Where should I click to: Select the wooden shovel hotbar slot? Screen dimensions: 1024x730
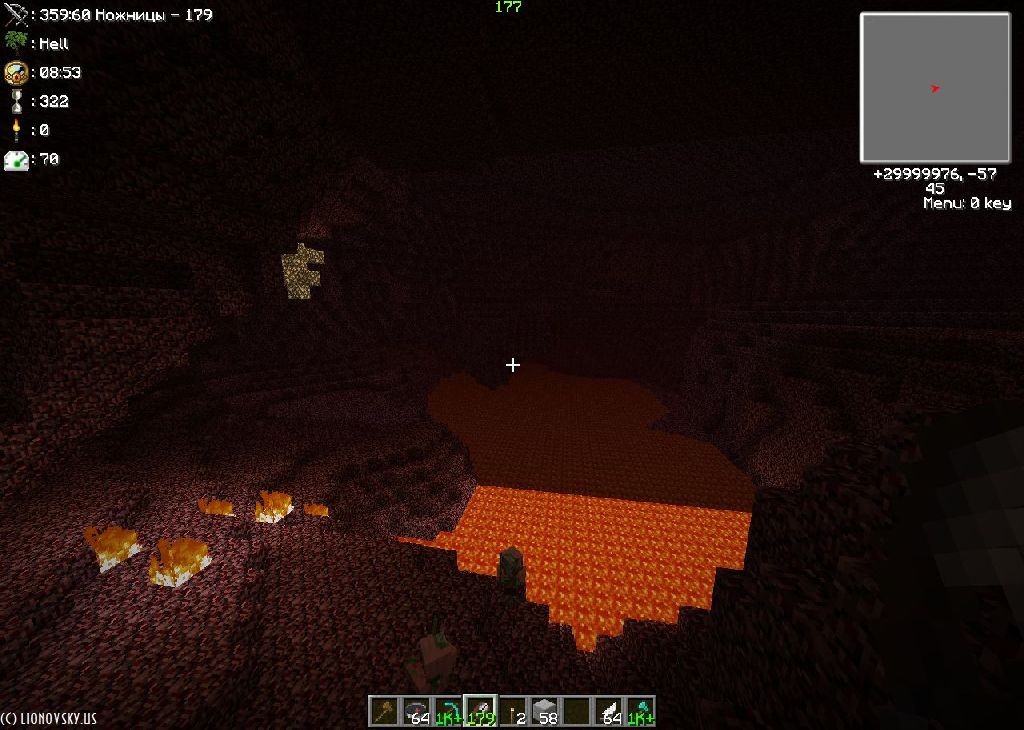[x=384, y=711]
